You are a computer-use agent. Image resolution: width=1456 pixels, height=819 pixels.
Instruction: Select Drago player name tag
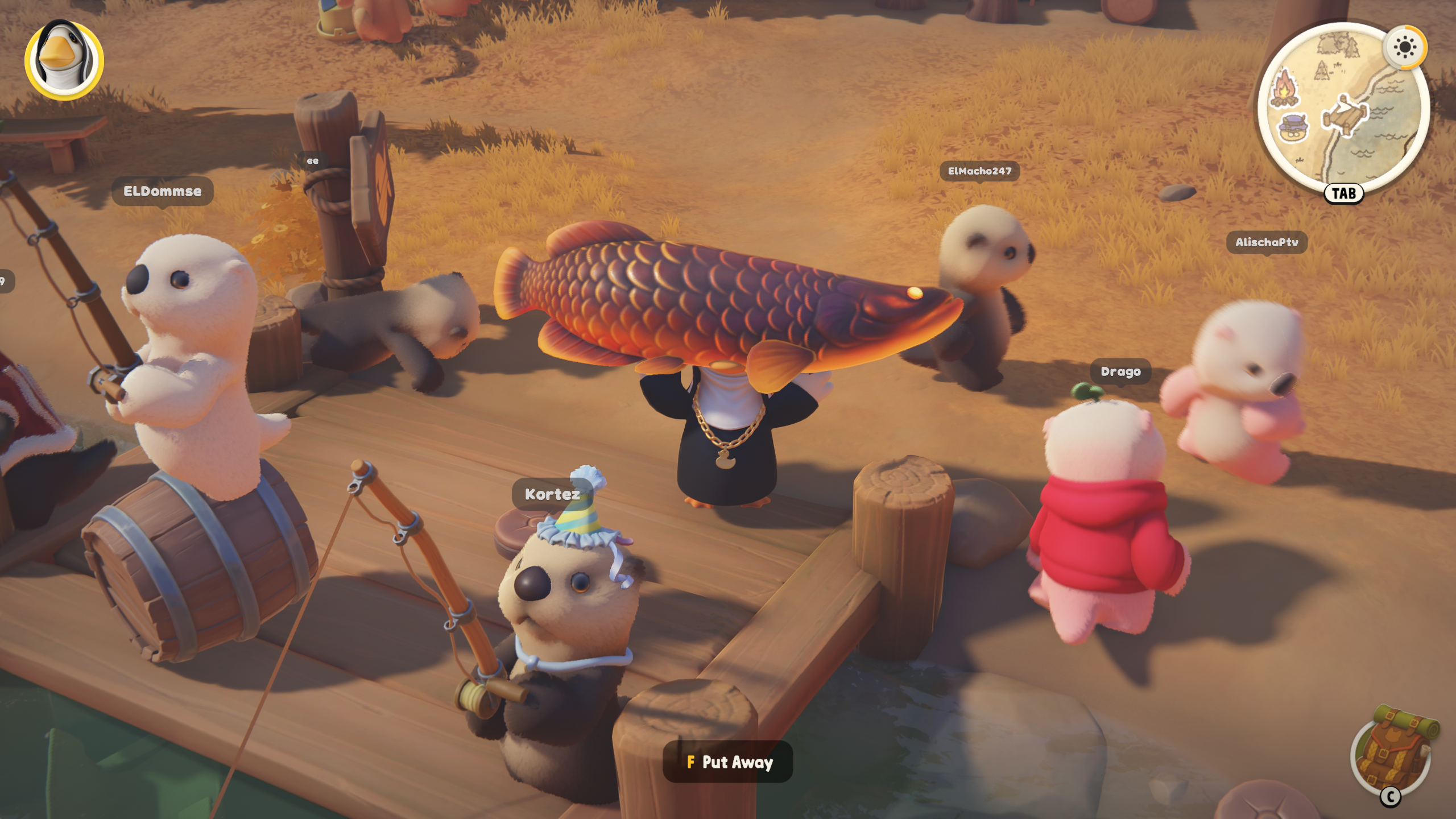click(x=1120, y=372)
